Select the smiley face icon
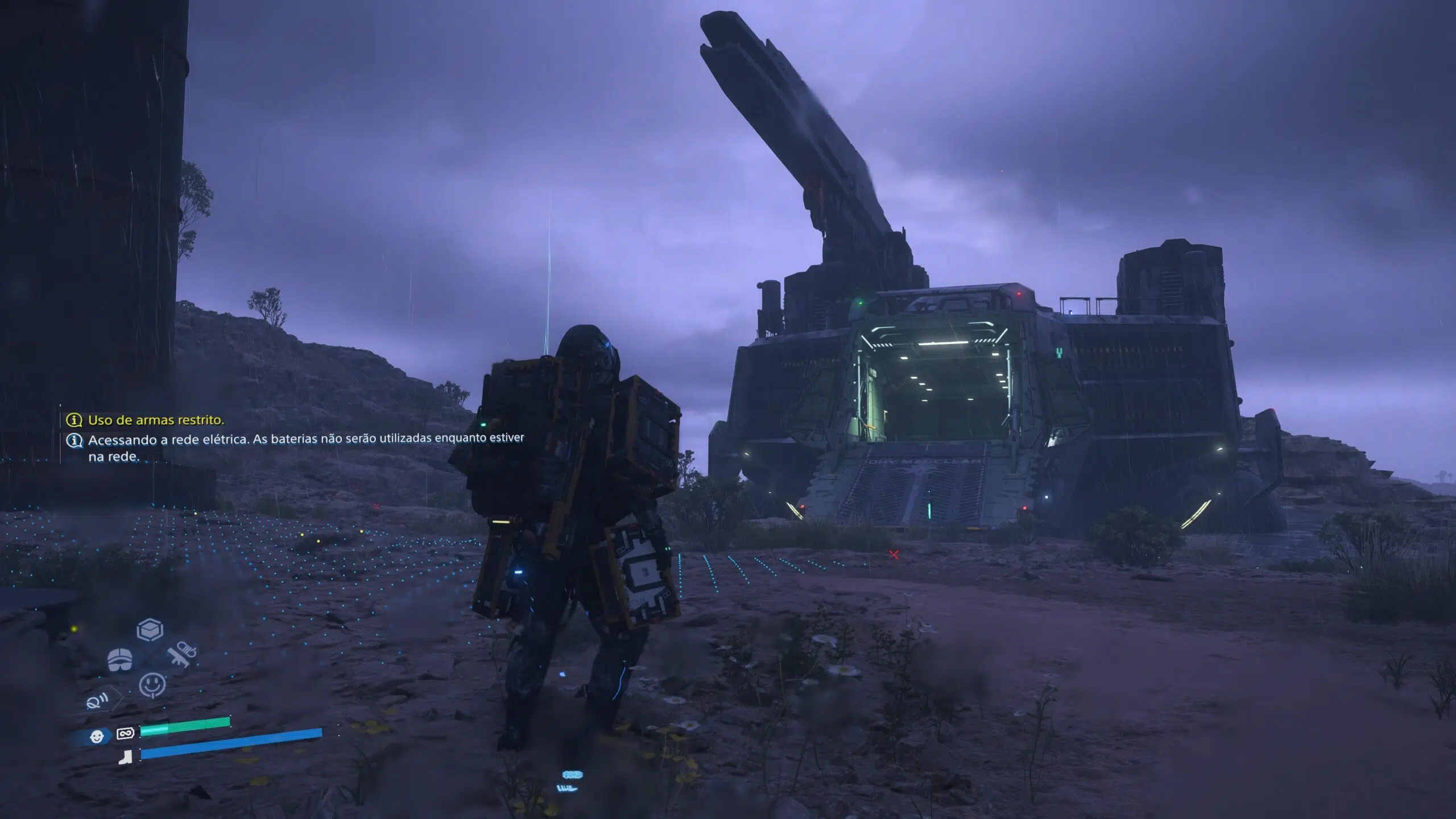Screen dimensions: 1456x819 point(152,685)
